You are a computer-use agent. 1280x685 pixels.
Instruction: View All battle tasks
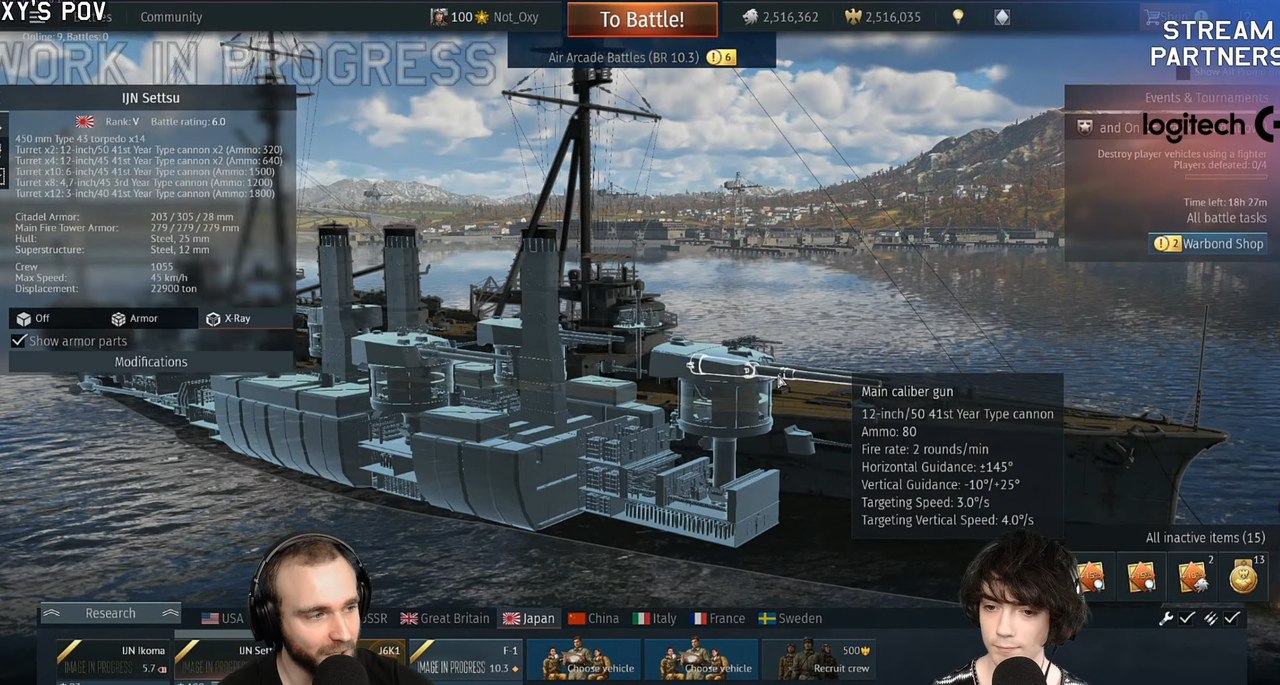[x=1226, y=218]
